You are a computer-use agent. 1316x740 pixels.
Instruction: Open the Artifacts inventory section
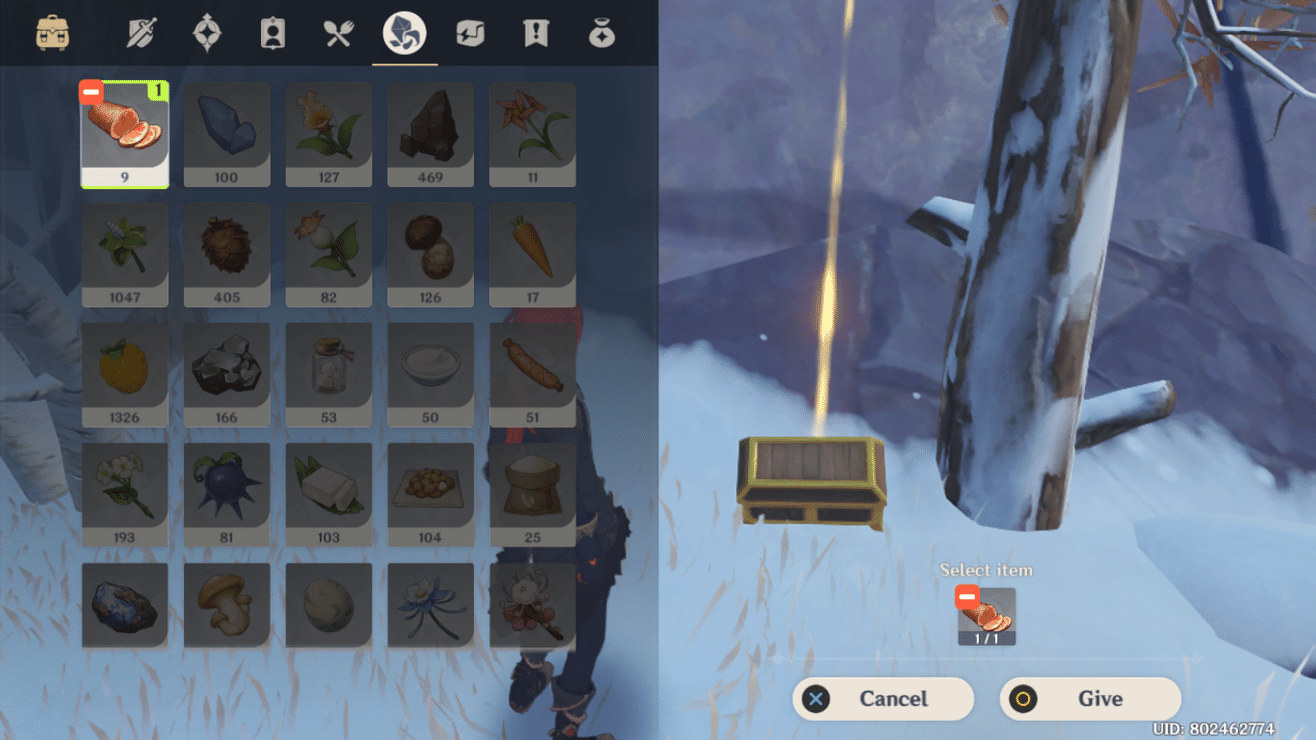point(206,33)
